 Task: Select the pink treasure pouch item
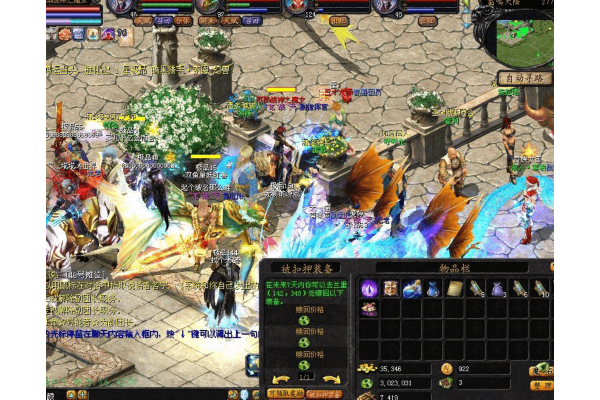point(369,309)
